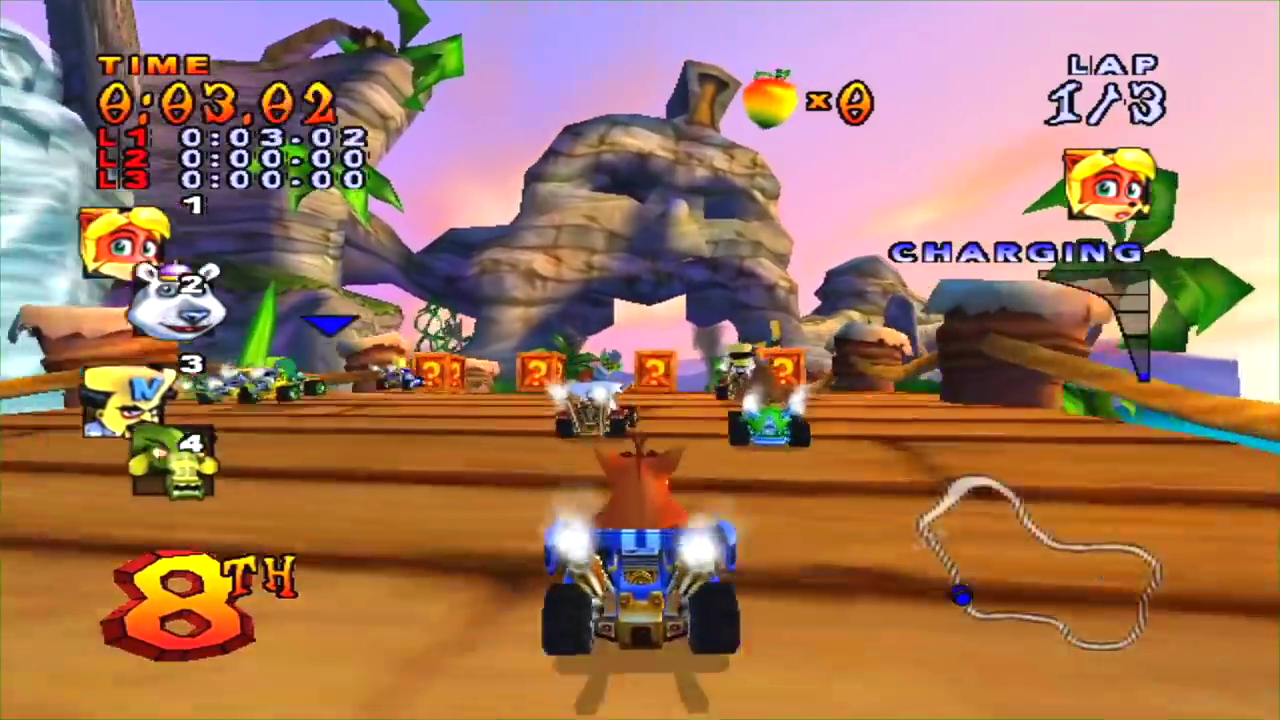Click the x0 fruit count text
1280x720 pixels.
pos(840,103)
